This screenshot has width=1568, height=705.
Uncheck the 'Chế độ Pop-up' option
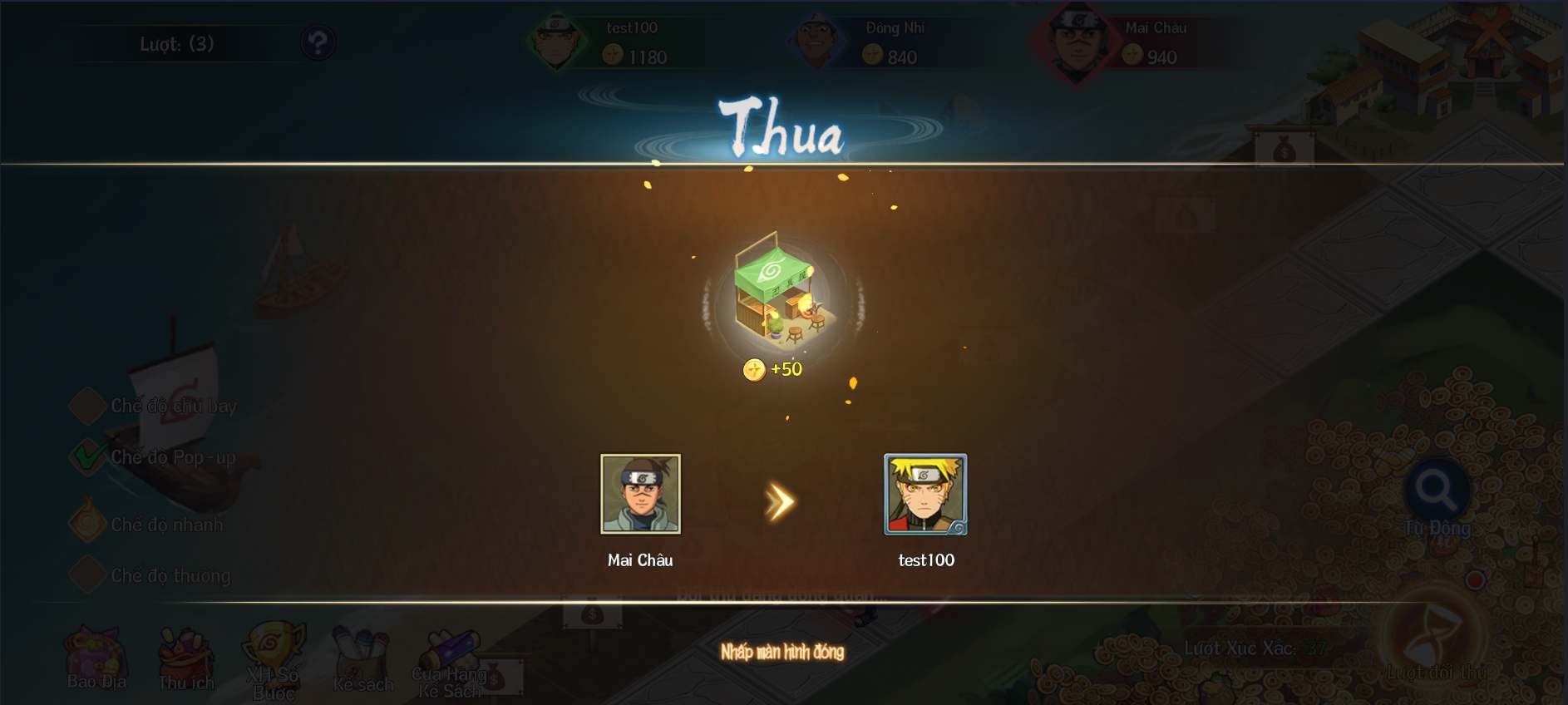click(x=86, y=456)
